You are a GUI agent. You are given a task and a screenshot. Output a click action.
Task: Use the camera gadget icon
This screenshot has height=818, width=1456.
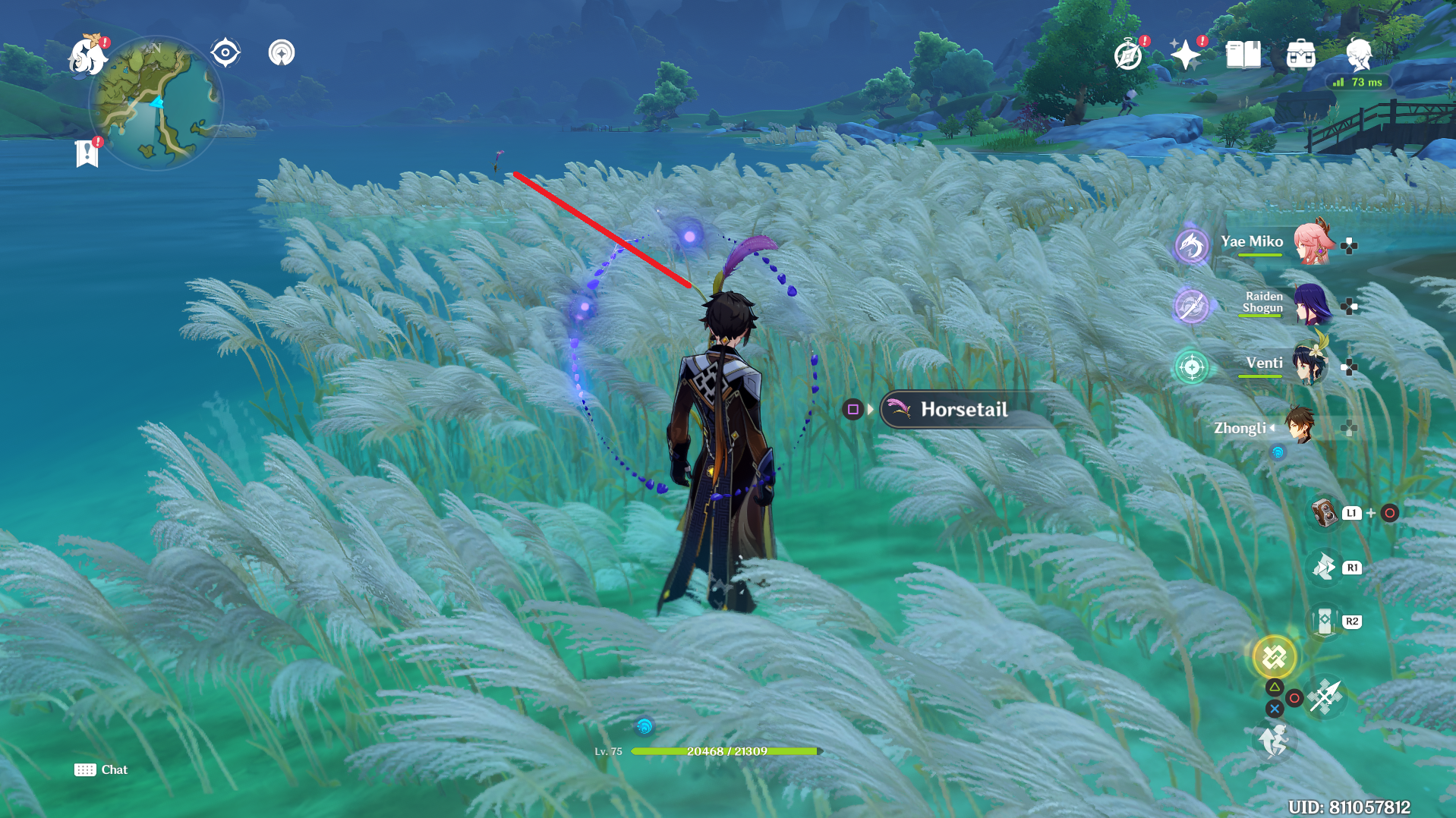pos(1325,513)
